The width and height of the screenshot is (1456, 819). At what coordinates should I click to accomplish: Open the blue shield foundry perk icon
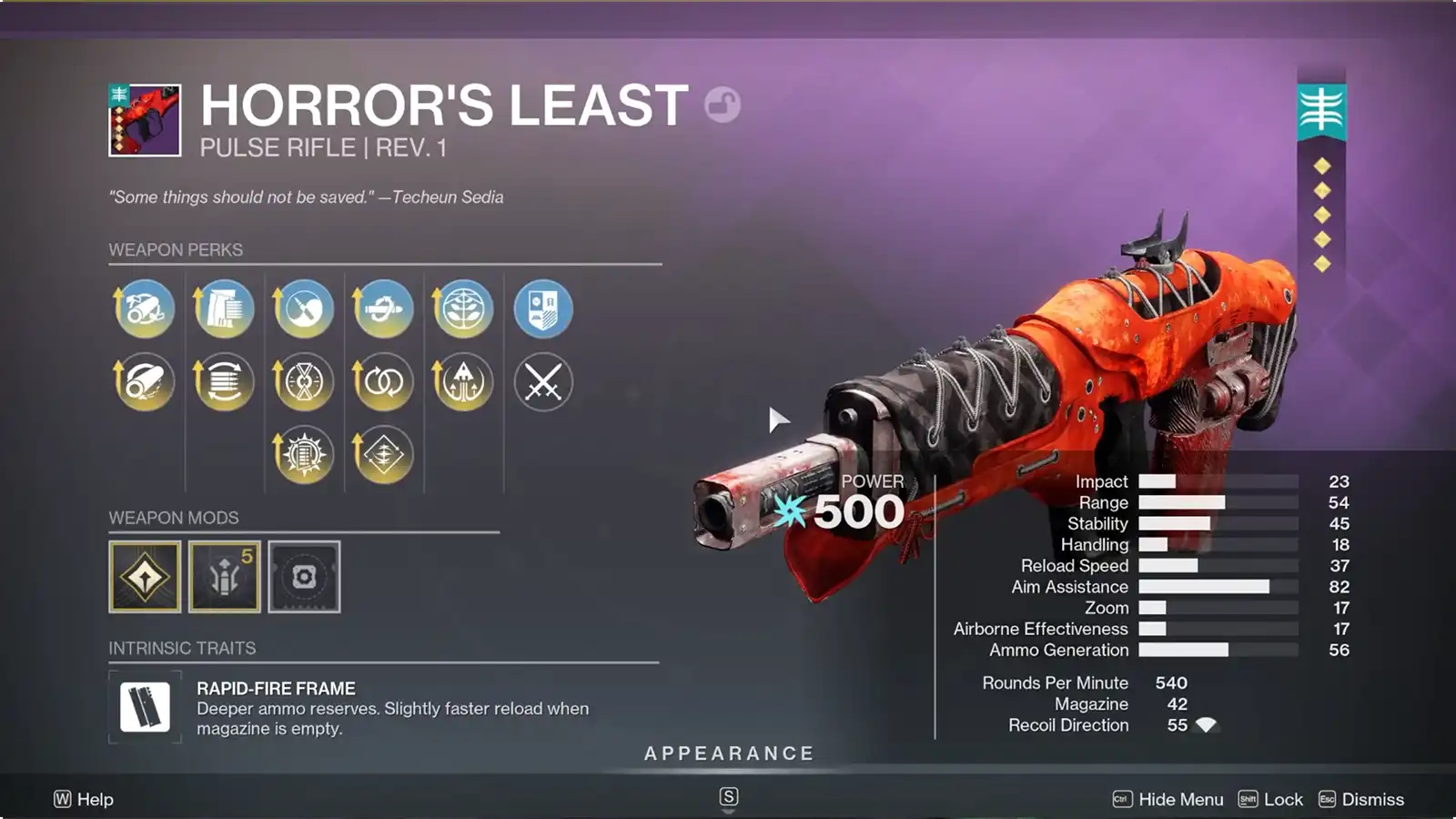click(x=543, y=309)
